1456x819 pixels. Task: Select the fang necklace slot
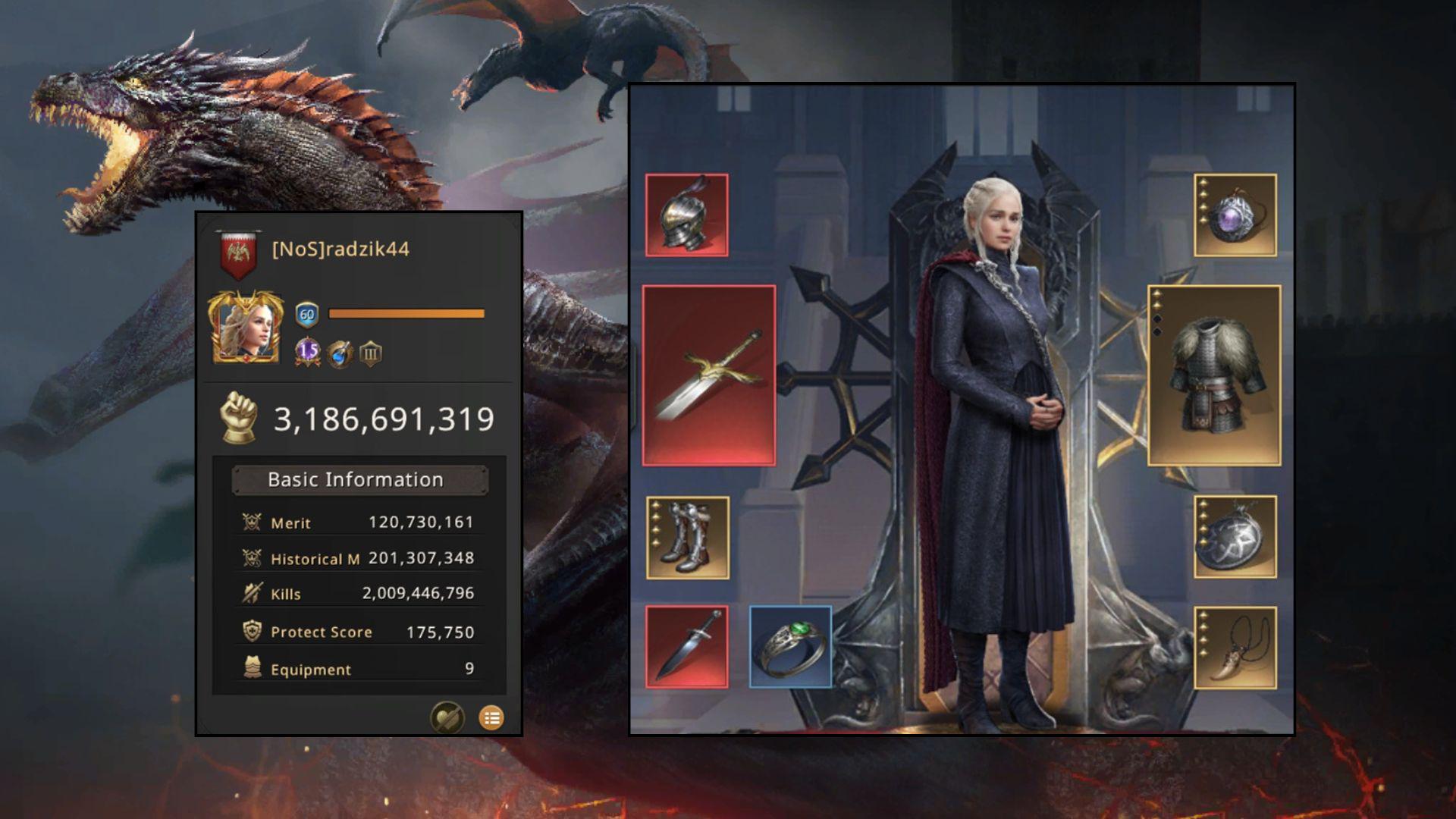coord(1235,648)
